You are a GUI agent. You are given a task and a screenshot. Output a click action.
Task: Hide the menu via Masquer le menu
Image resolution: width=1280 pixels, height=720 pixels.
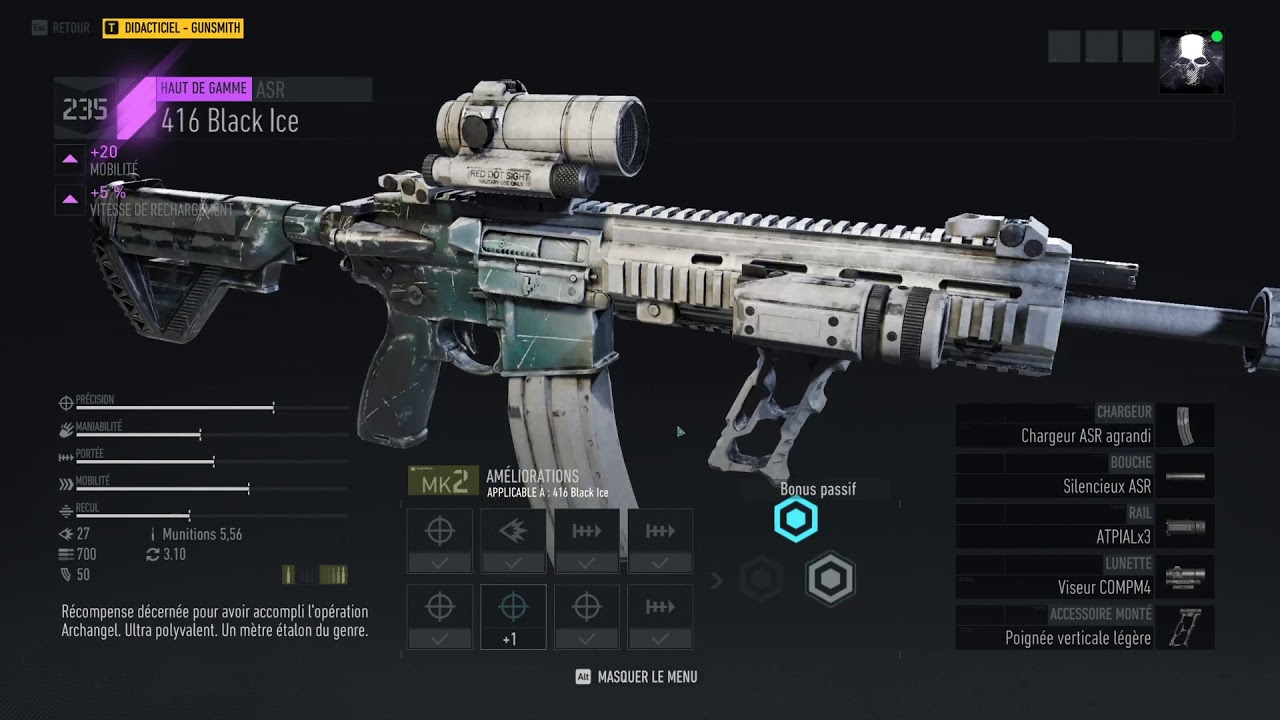point(637,677)
